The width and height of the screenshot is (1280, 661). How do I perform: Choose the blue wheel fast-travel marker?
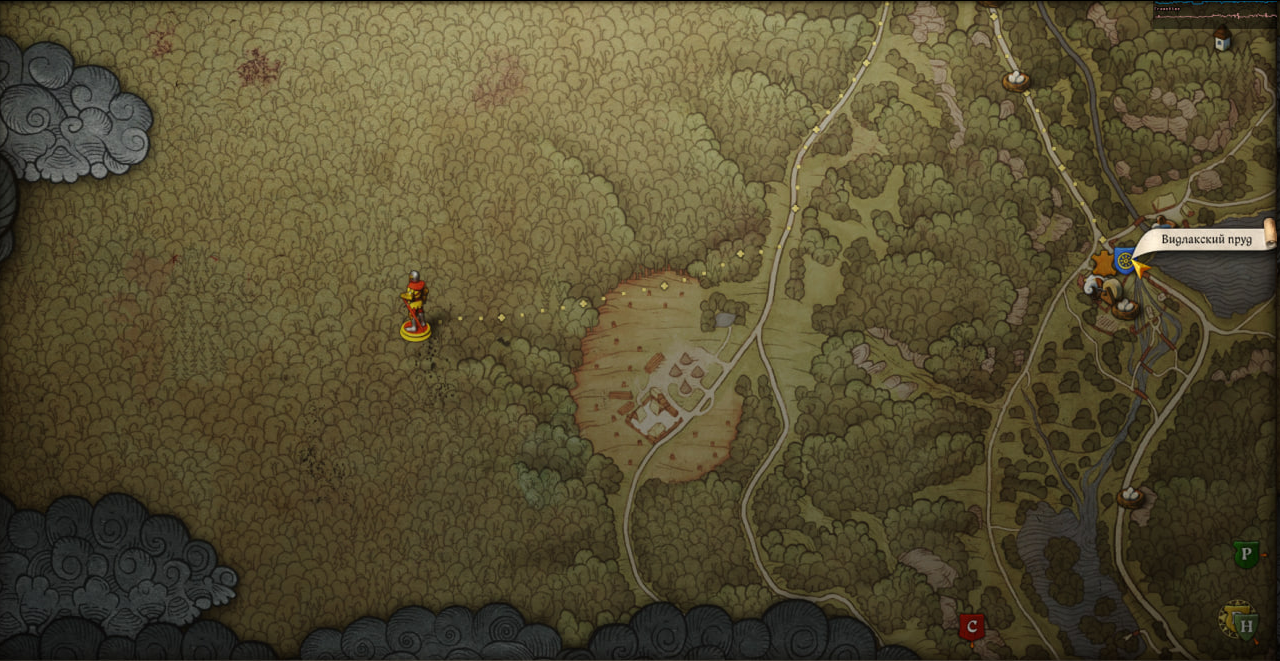point(1125,260)
